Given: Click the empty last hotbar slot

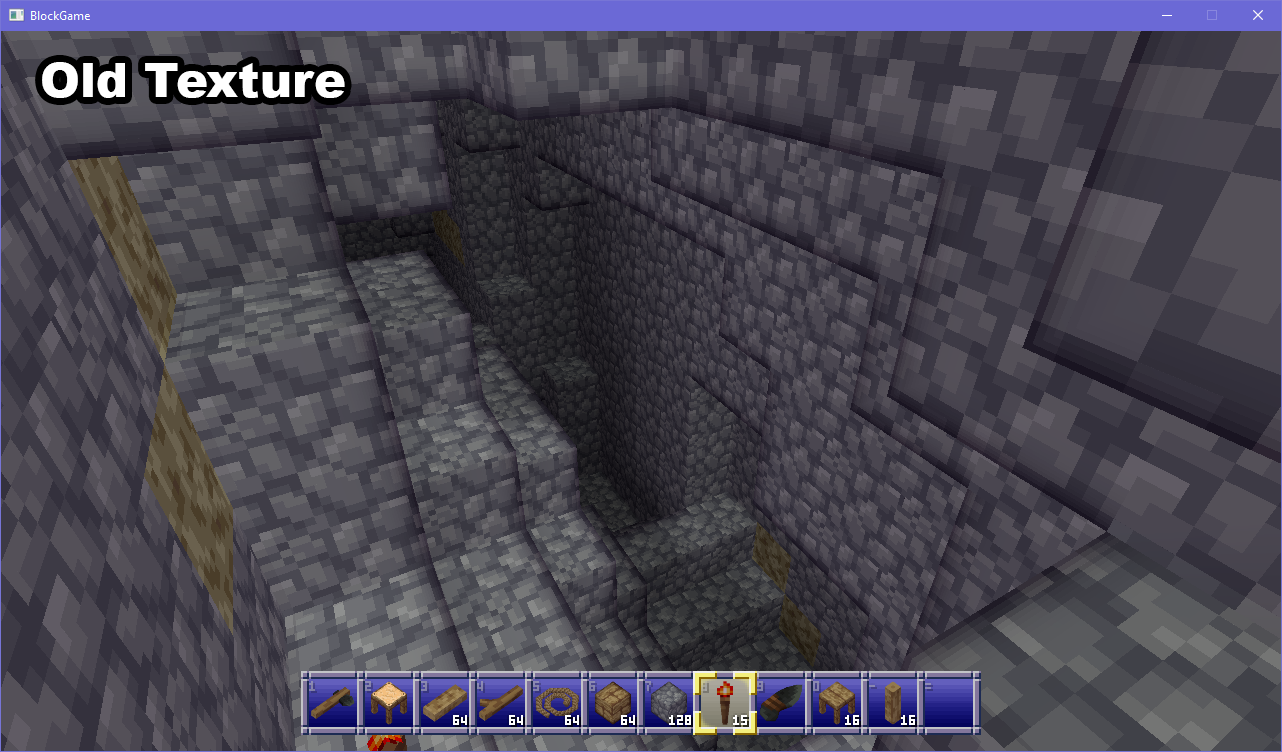Looking at the screenshot, I should click(x=952, y=703).
